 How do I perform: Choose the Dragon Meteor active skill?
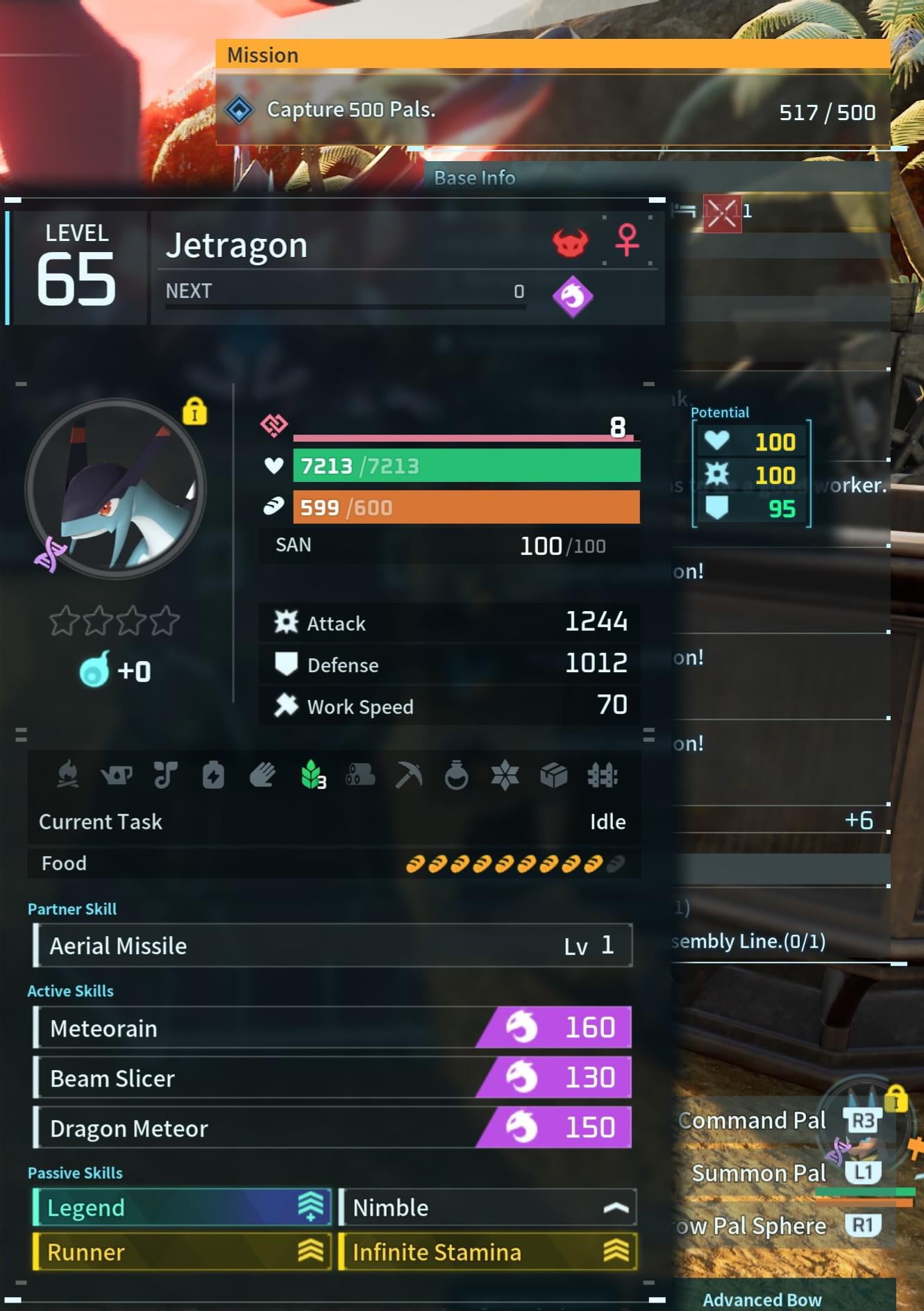pyautogui.click(x=332, y=1128)
